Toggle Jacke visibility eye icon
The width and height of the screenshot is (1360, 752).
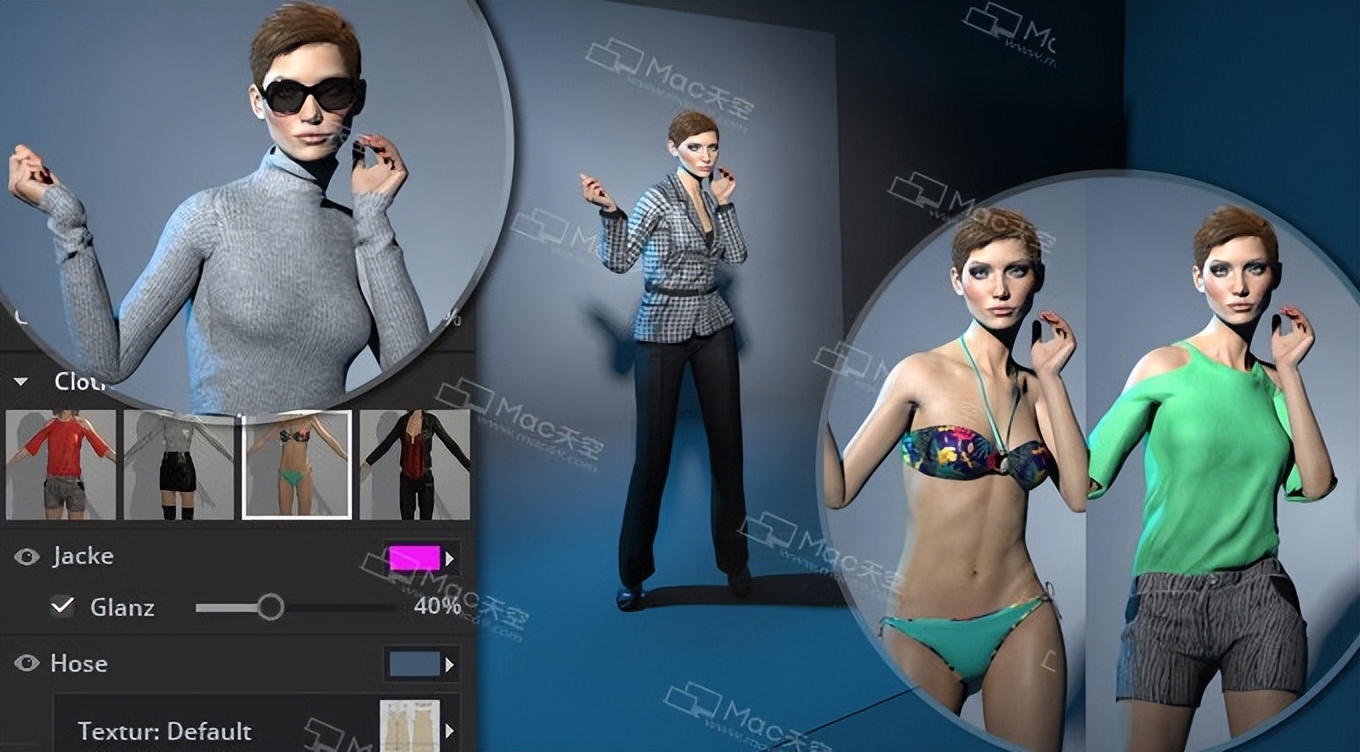click(27, 557)
